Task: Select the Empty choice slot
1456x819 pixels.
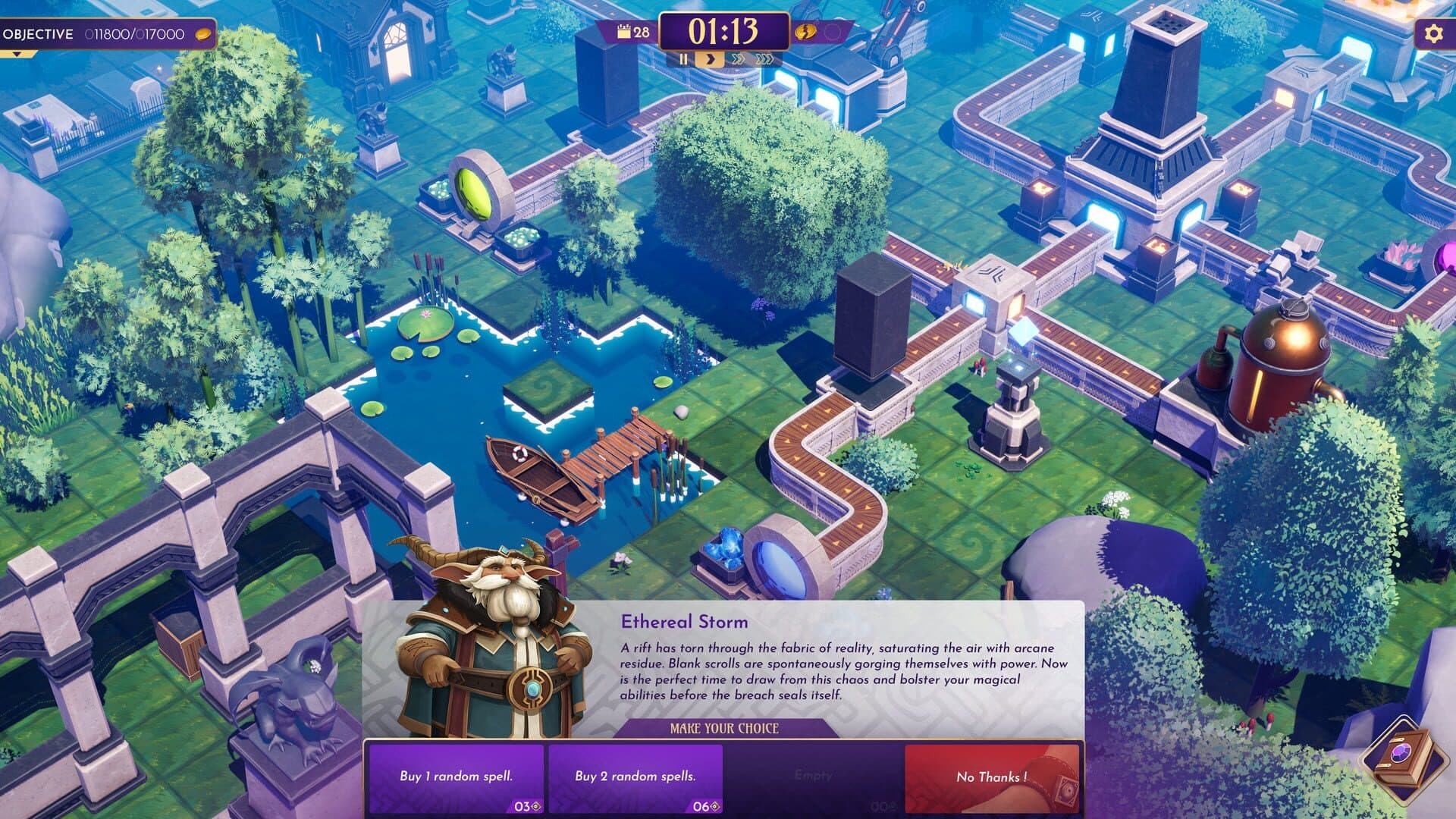Action: (x=814, y=776)
